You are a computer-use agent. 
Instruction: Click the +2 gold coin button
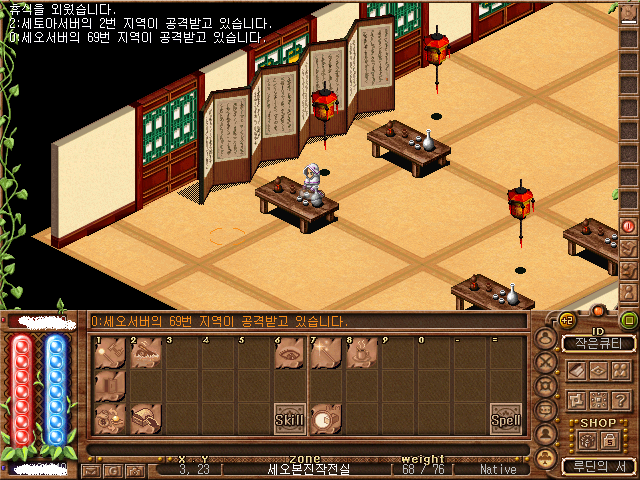coord(567,320)
